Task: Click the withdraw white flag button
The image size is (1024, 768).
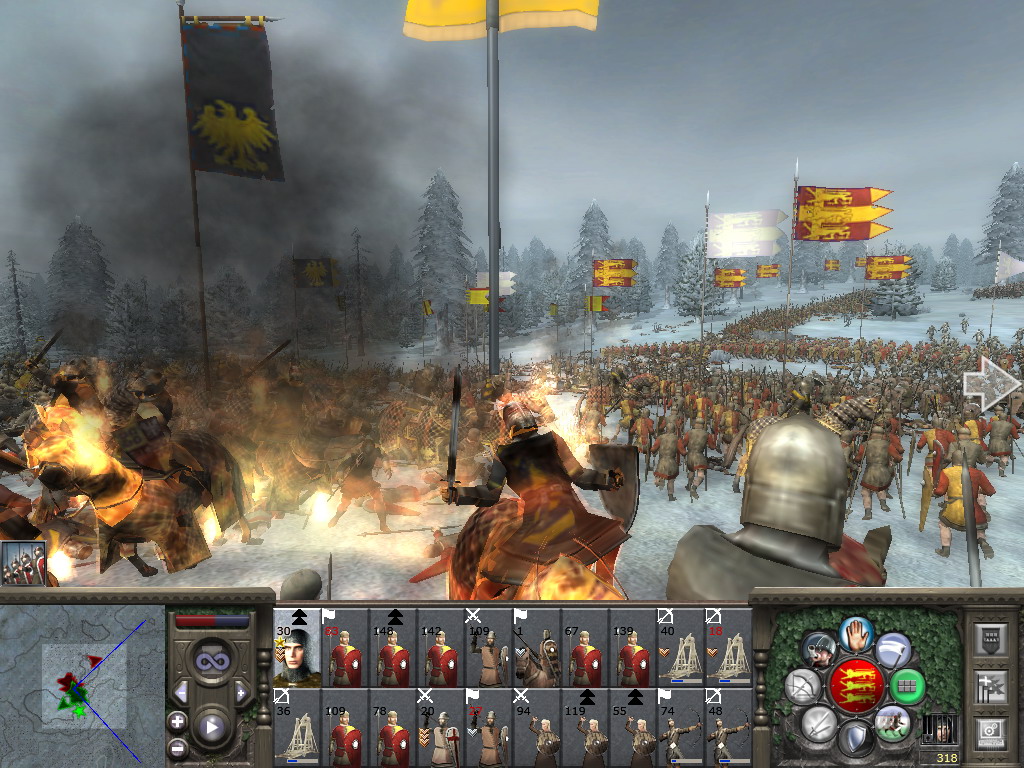Action: 893,649
